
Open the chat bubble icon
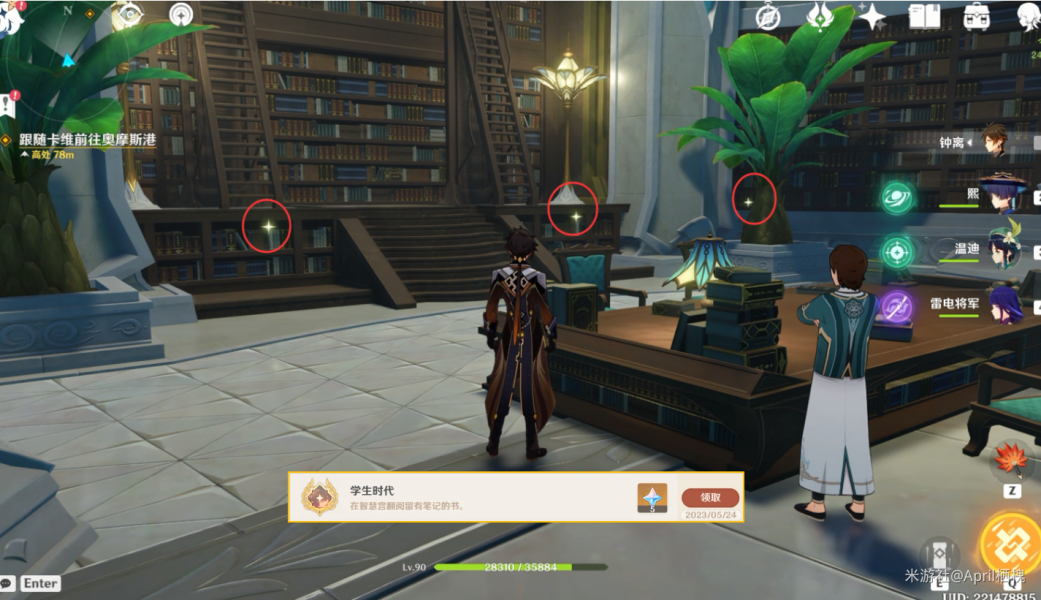[7, 583]
